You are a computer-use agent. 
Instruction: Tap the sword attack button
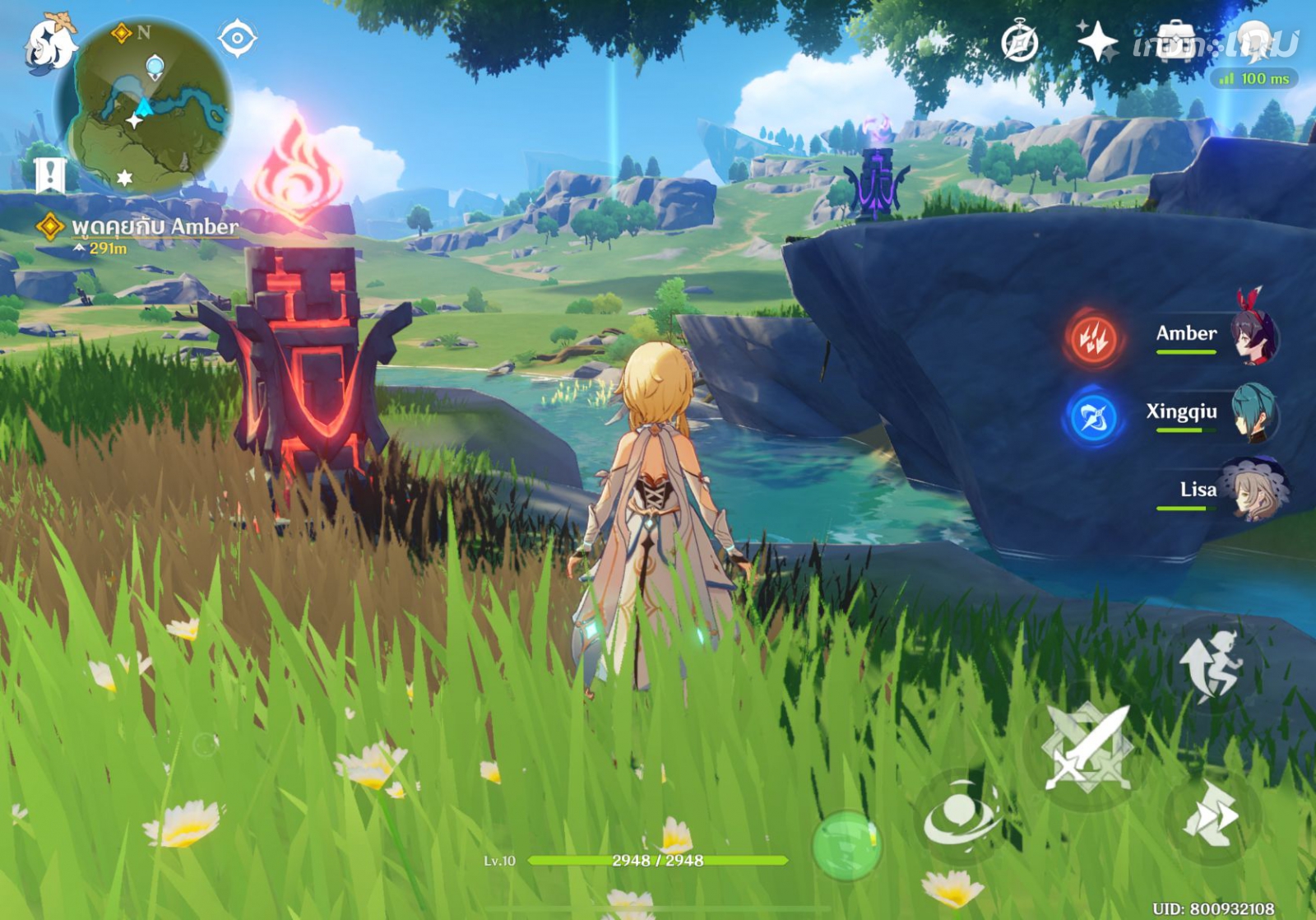(1086, 749)
